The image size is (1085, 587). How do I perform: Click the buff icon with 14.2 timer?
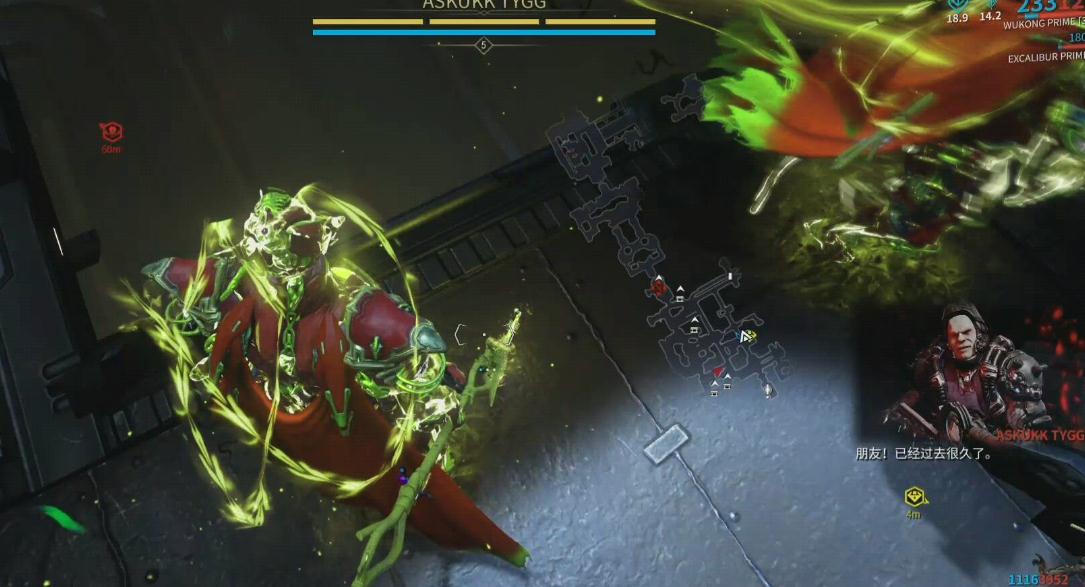point(990,5)
